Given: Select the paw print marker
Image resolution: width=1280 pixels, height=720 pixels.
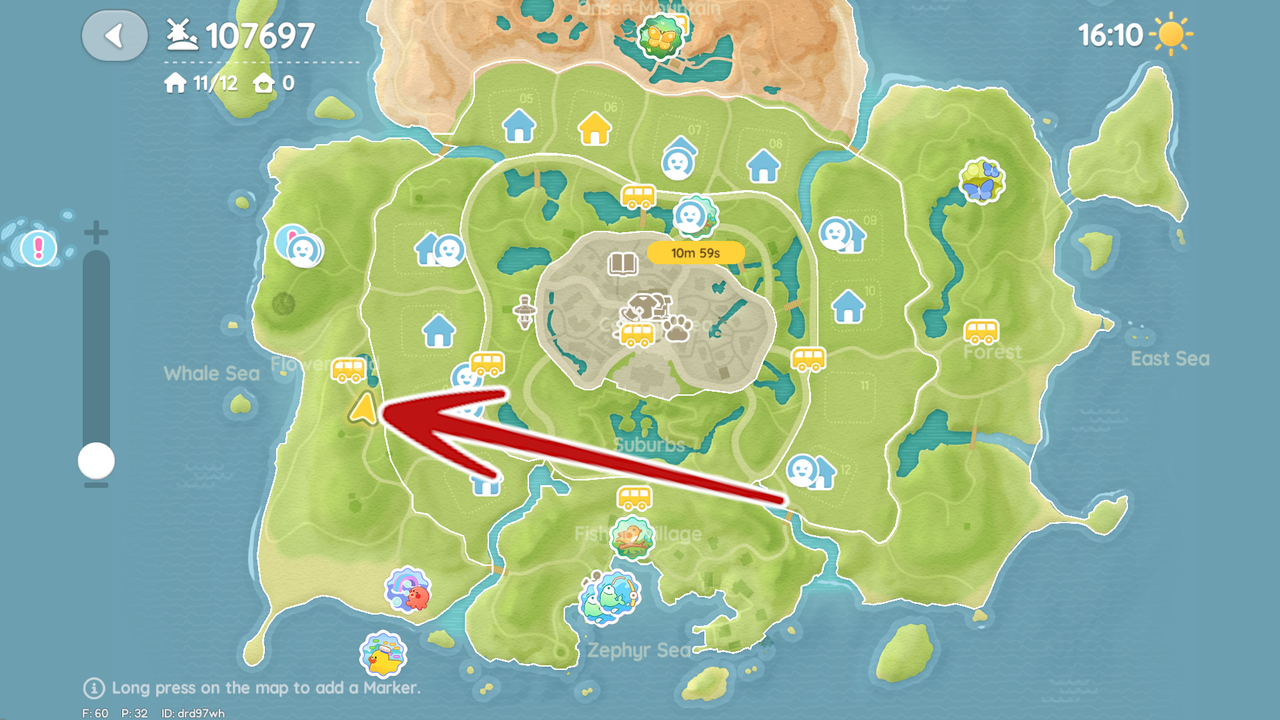Looking at the screenshot, I should [678, 328].
